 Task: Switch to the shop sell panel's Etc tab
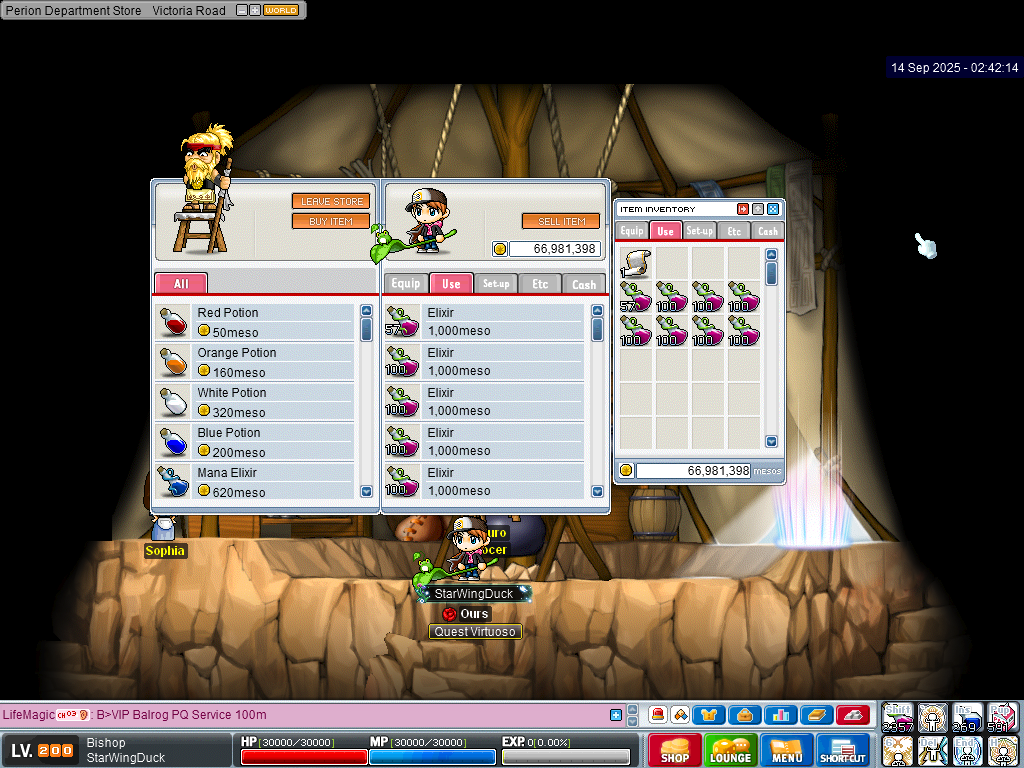coord(540,284)
